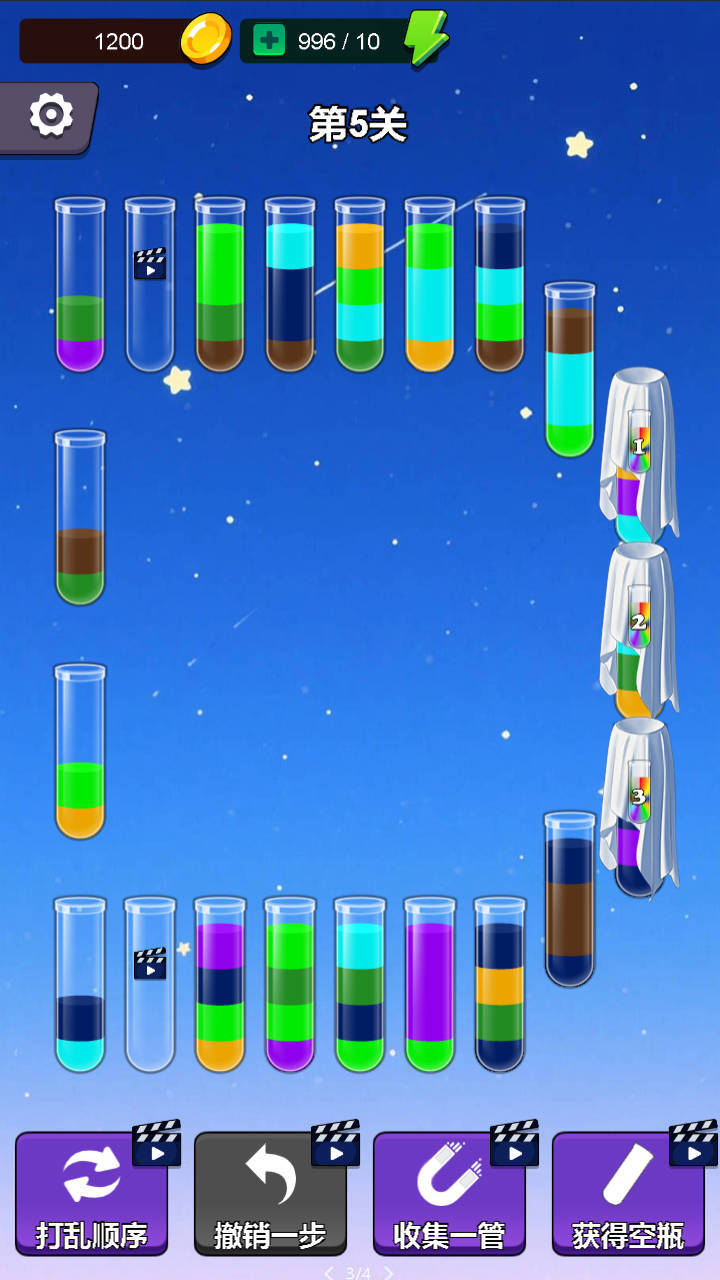
Task: Select the tube holding only purple and dark green
Action: point(80,290)
